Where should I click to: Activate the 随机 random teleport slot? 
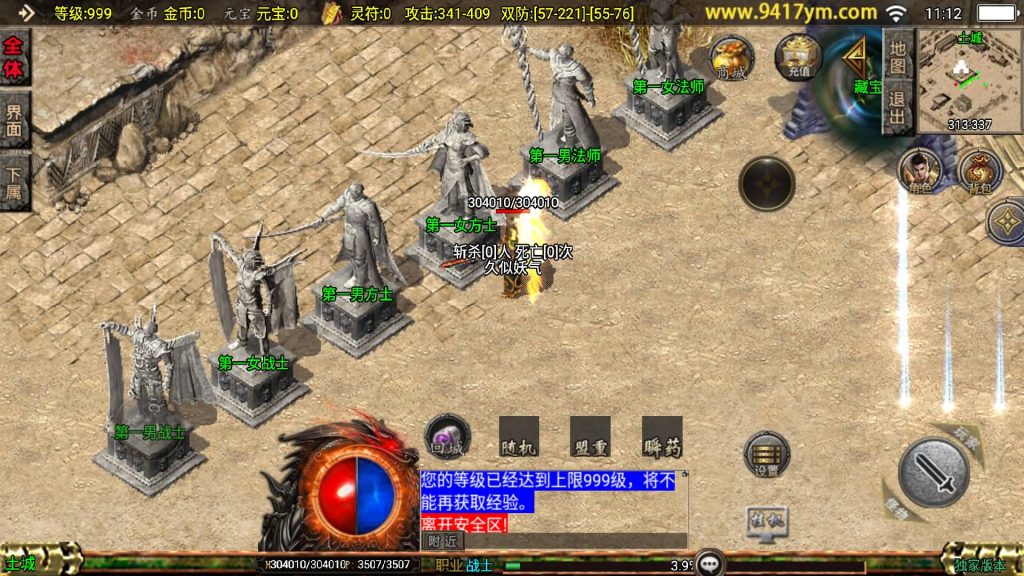[x=518, y=437]
